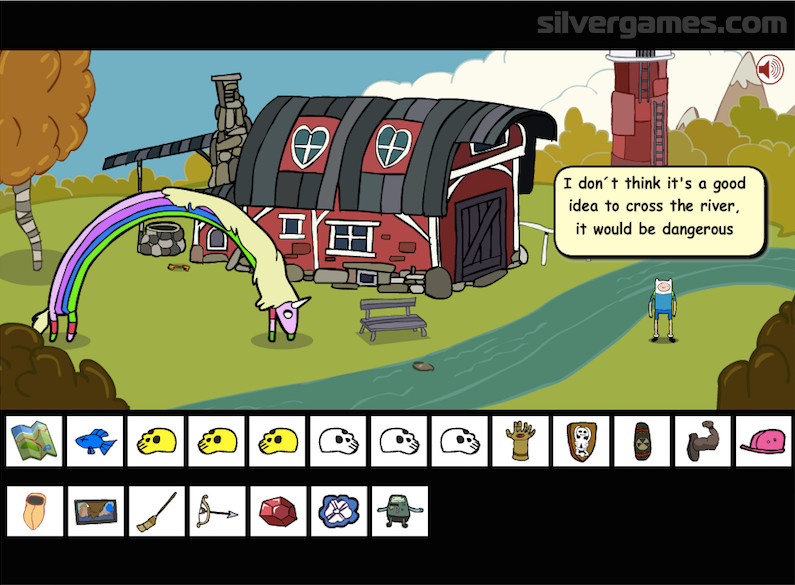Image resolution: width=795 pixels, height=585 pixels.
Task: Select the tan sleeping bag item
Action: point(34,511)
